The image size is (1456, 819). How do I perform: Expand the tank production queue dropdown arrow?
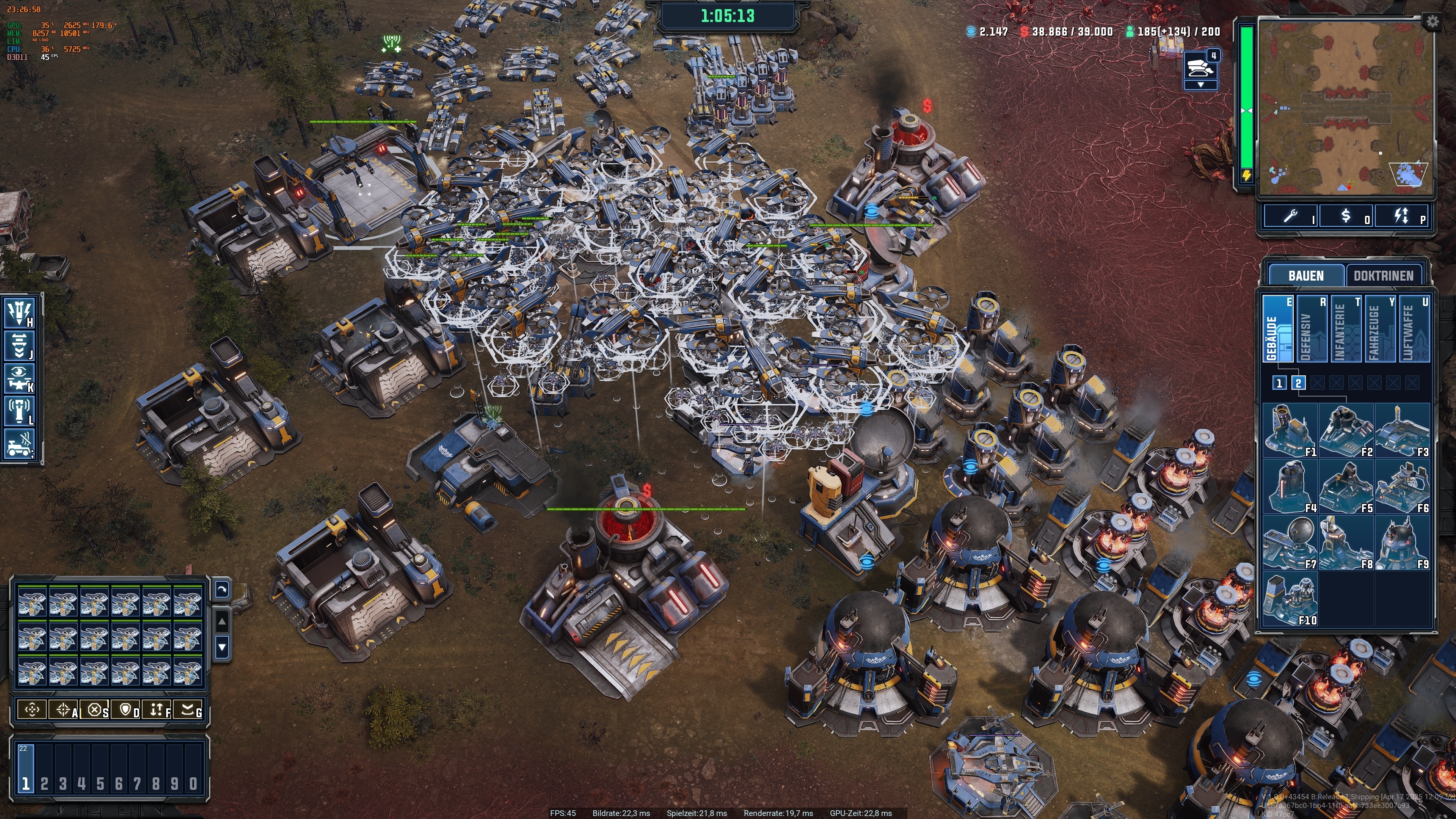click(1200, 85)
